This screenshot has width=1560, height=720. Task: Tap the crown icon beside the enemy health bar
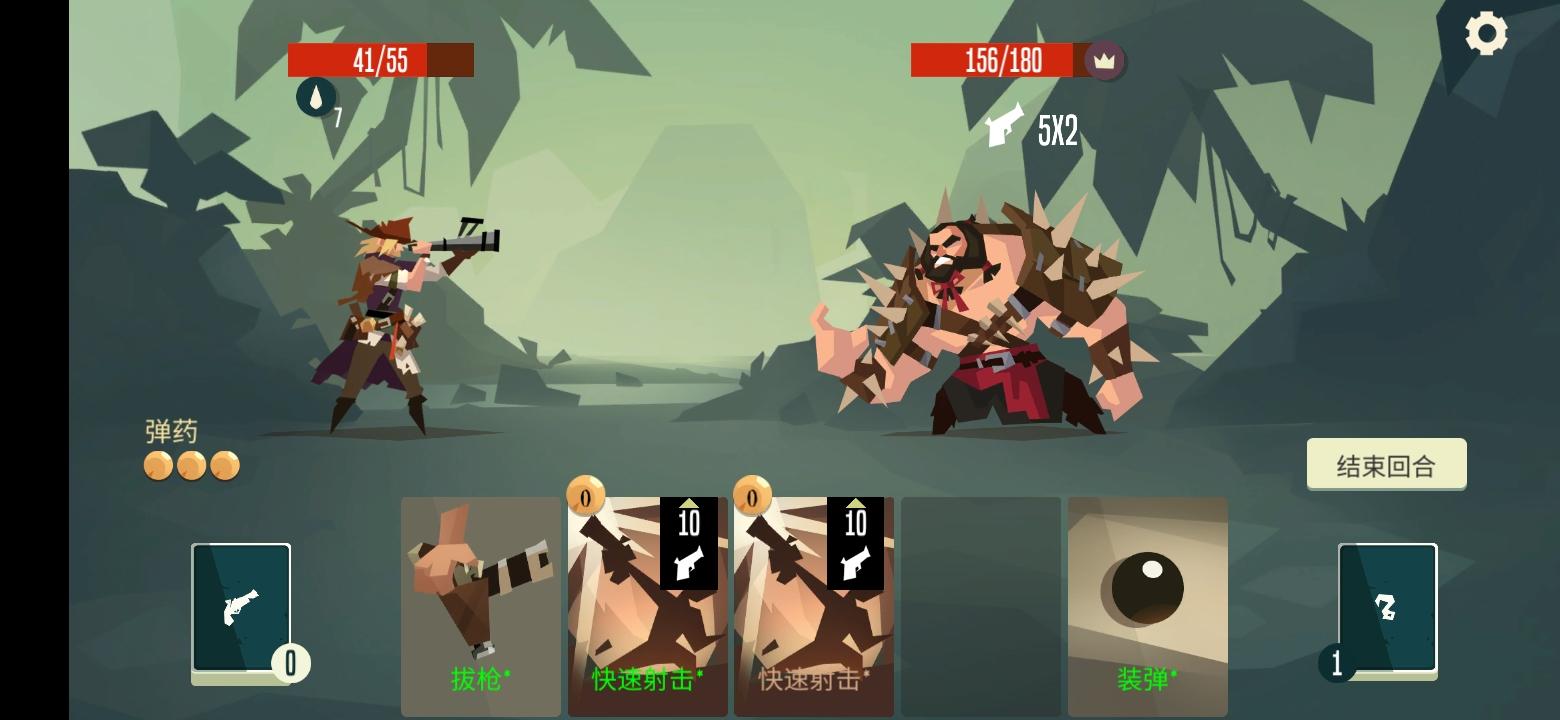point(1103,61)
